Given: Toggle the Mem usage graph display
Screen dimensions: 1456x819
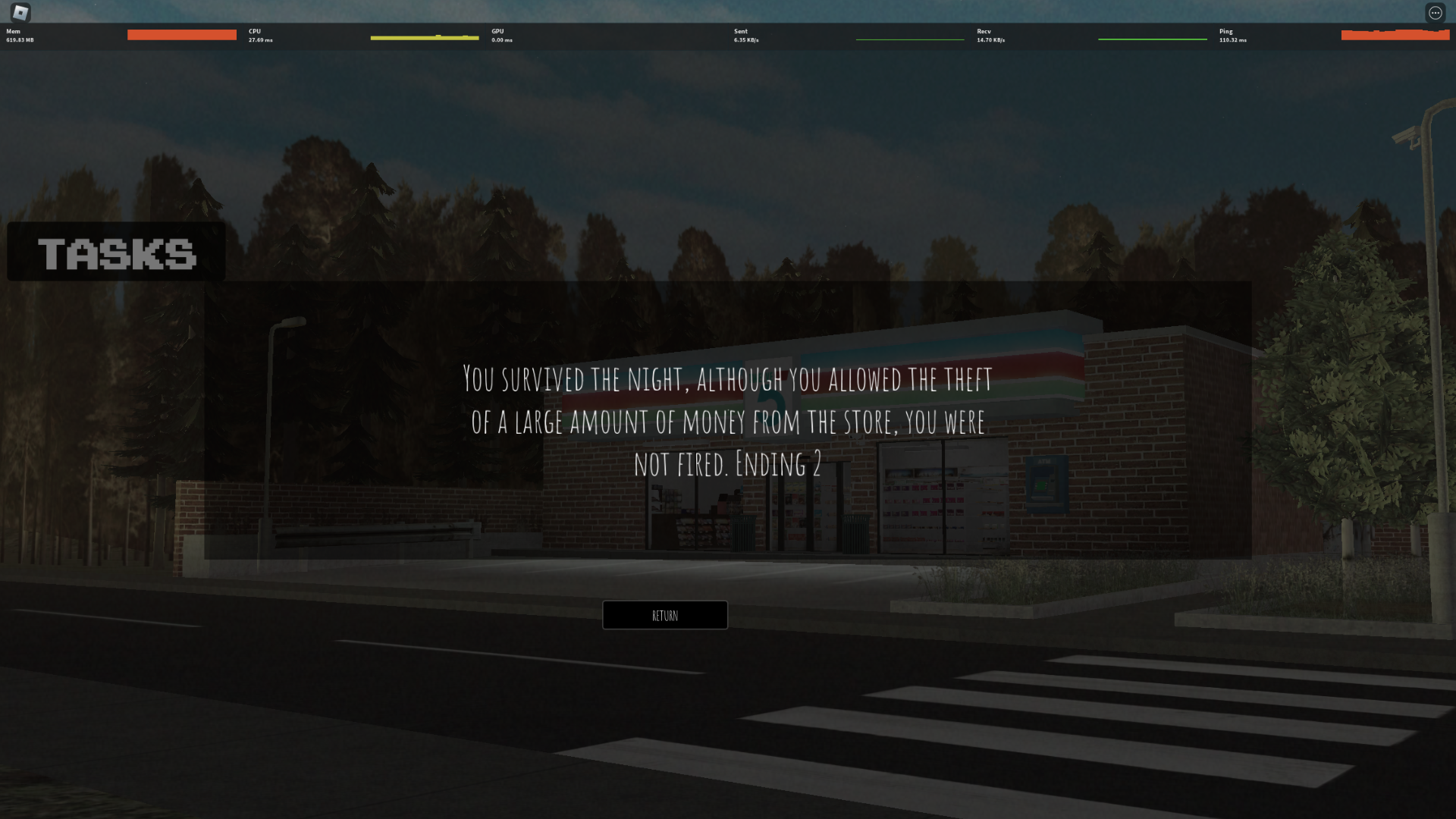Looking at the screenshot, I should [x=182, y=35].
